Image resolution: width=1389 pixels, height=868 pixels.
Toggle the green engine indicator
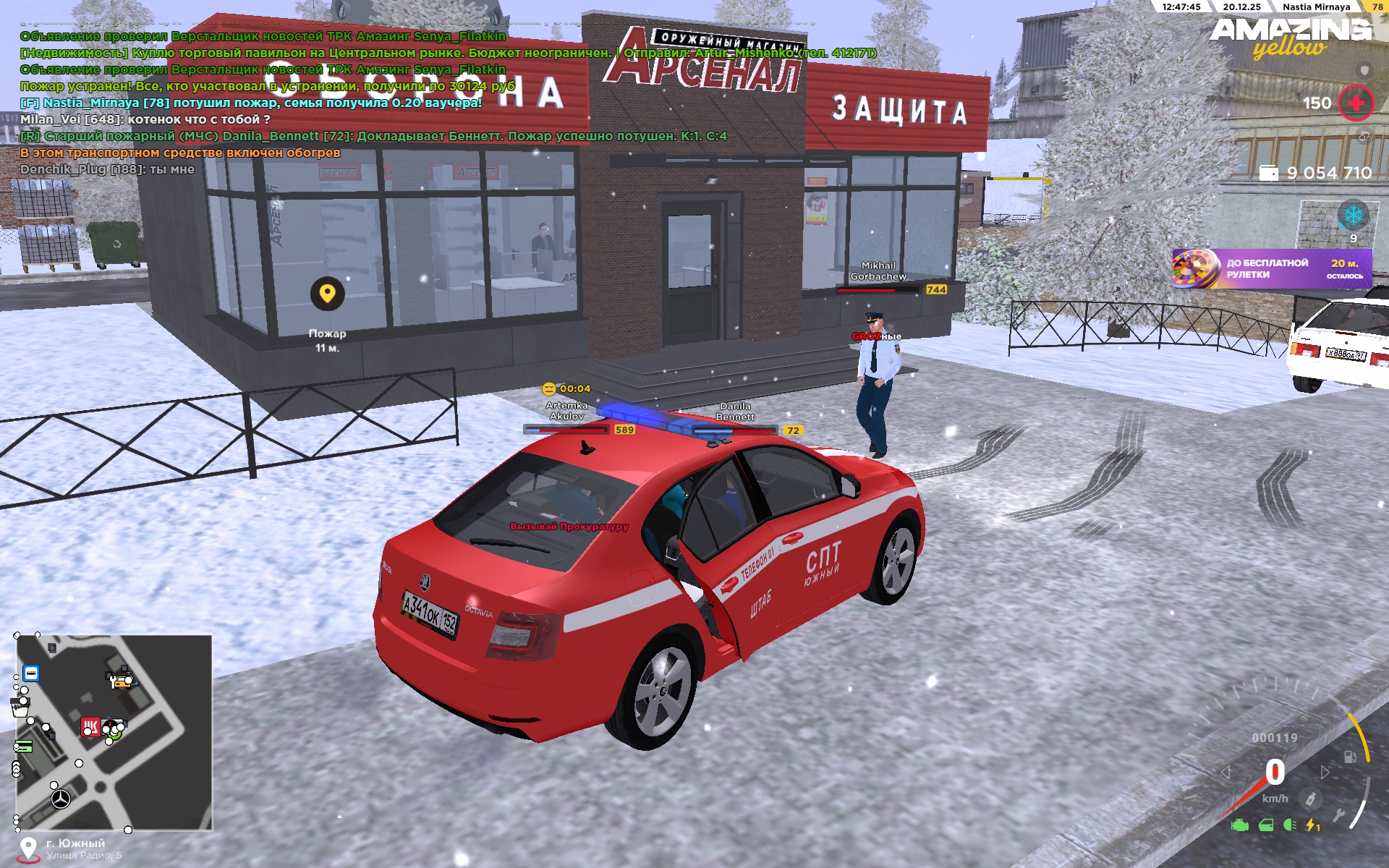[x=1240, y=825]
